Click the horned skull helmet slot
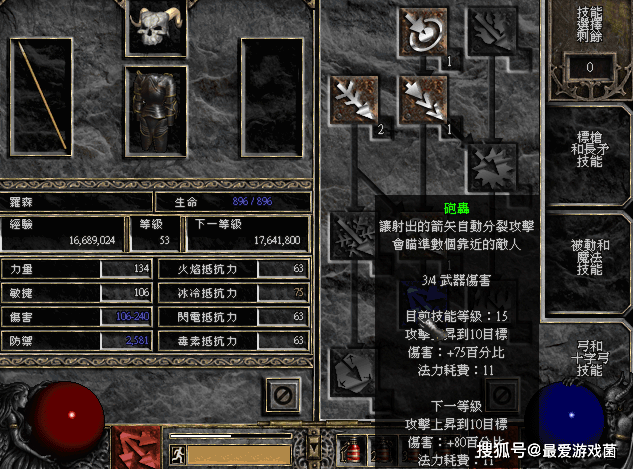633x469 pixels. (x=156, y=27)
